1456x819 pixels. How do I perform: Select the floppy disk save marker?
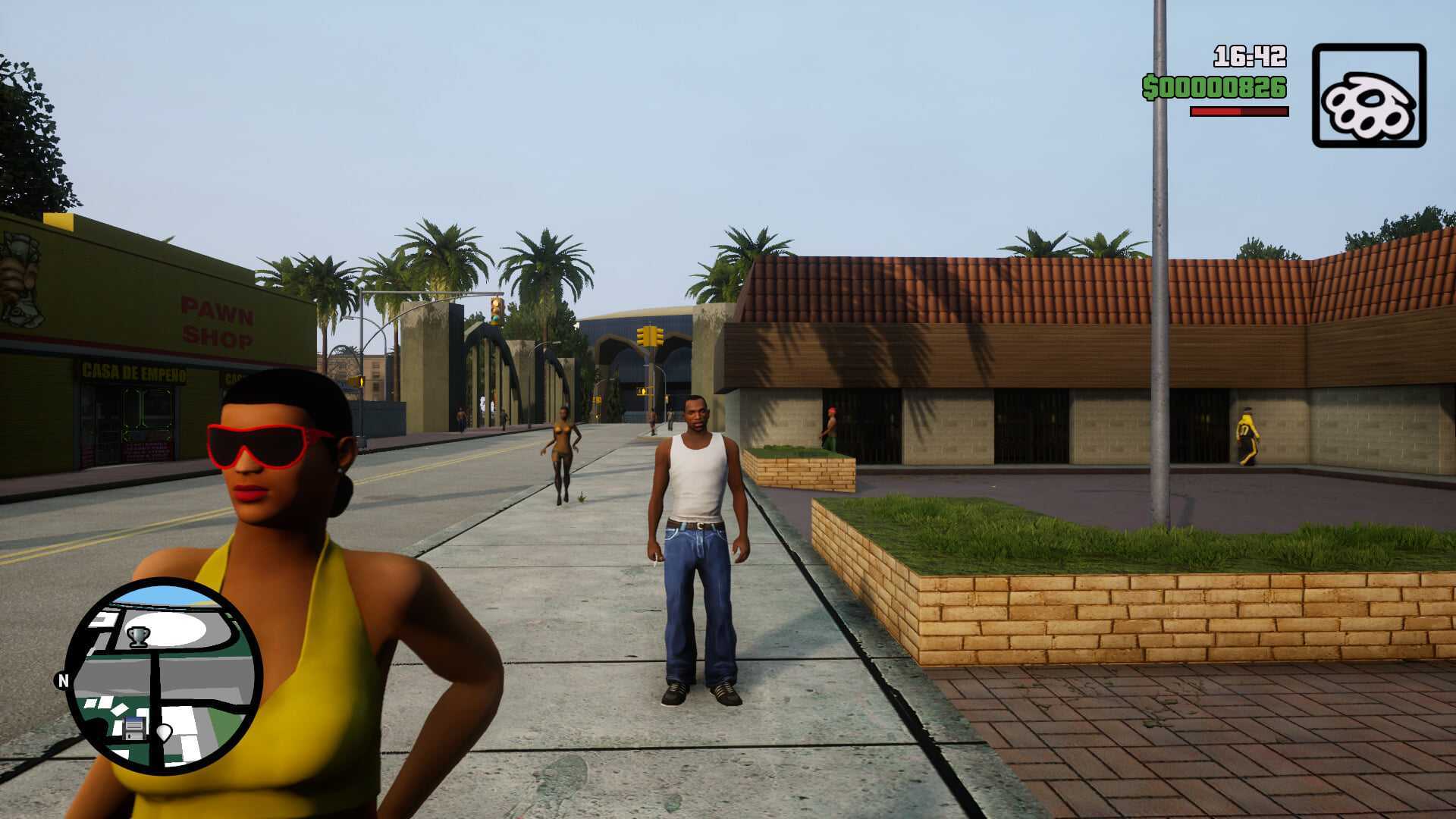(134, 728)
